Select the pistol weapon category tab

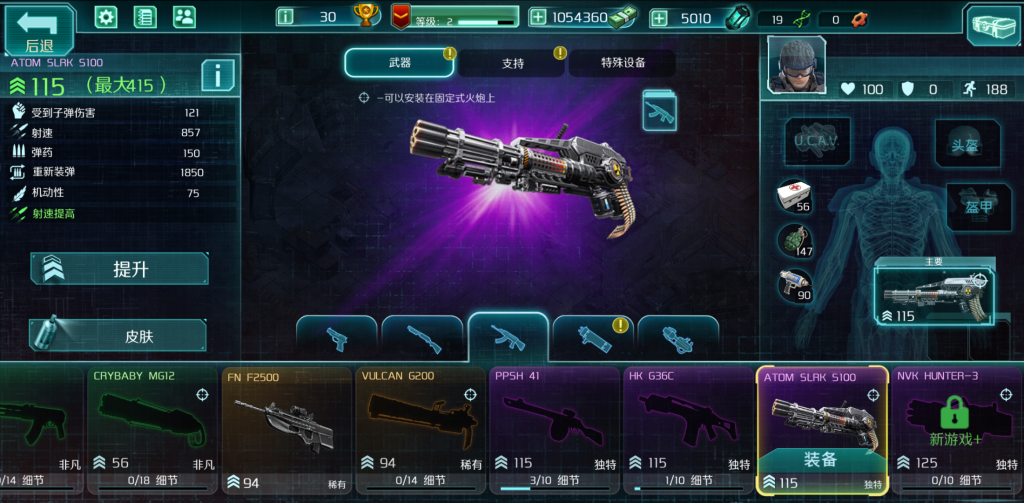pyautogui.click(x=337, y=338)
